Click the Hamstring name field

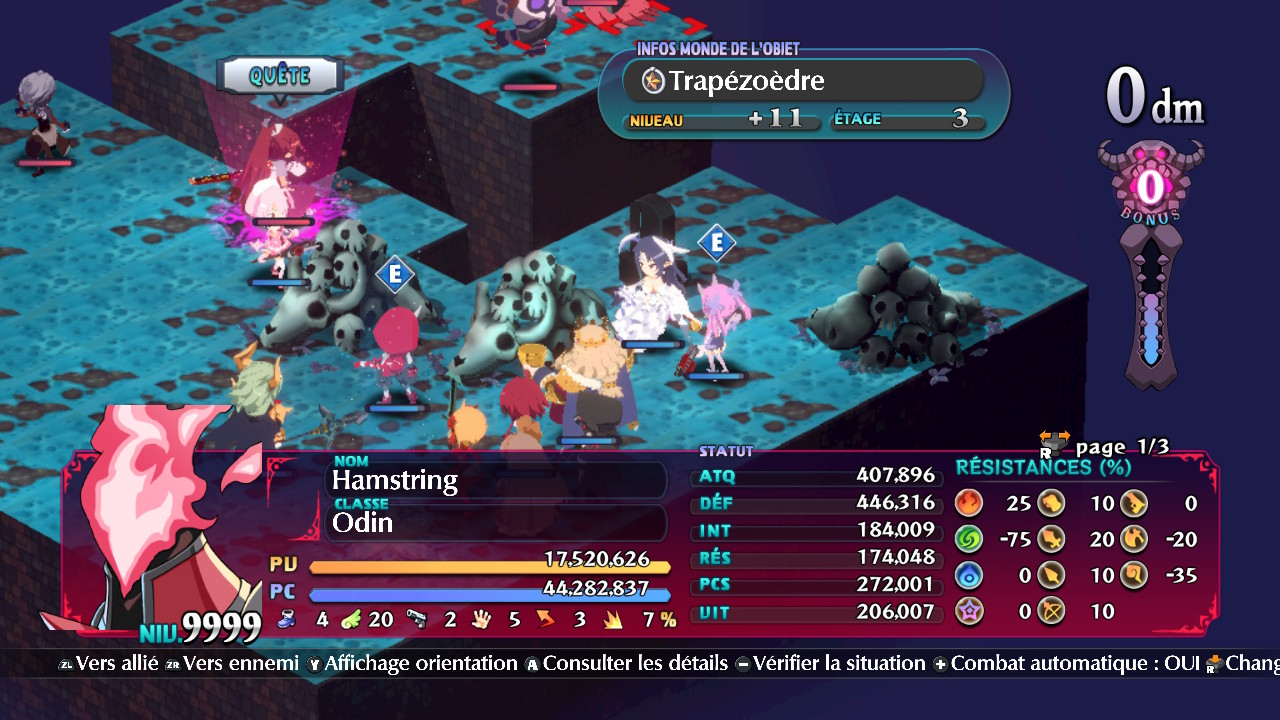coord(497,480)
